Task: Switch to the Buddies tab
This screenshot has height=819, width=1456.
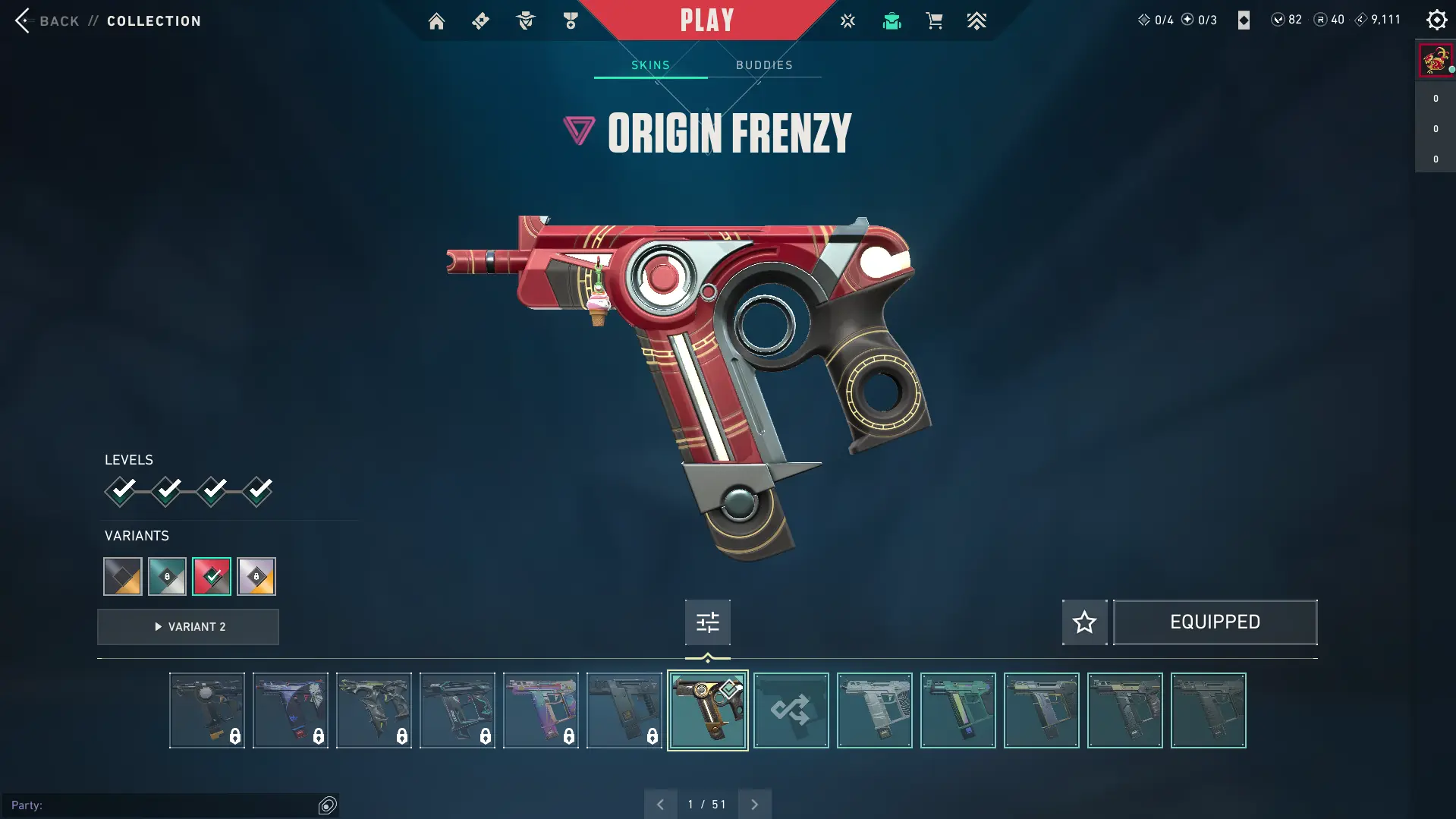Action: (764, 65)
